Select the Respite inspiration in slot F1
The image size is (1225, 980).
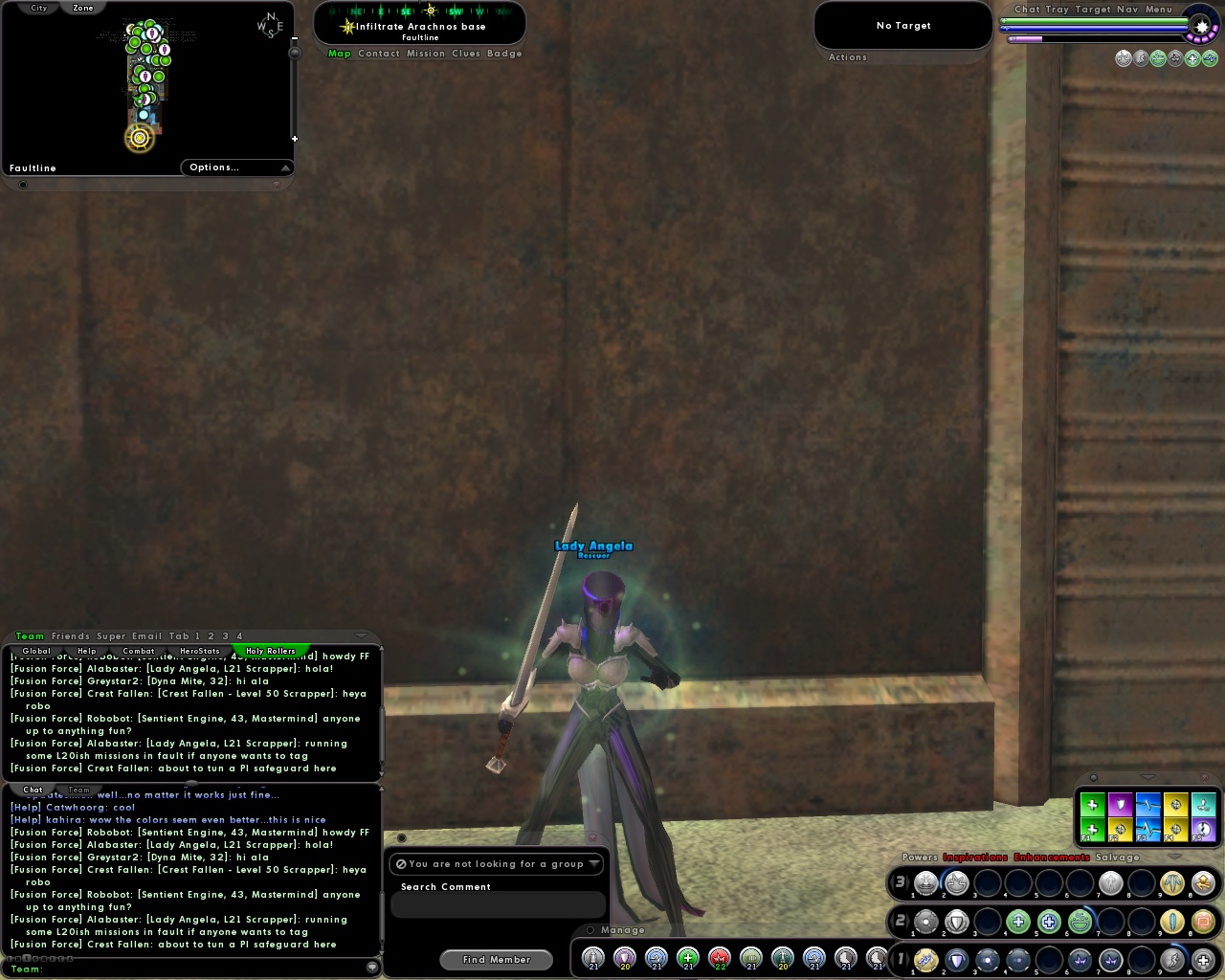pos(1092,829)
